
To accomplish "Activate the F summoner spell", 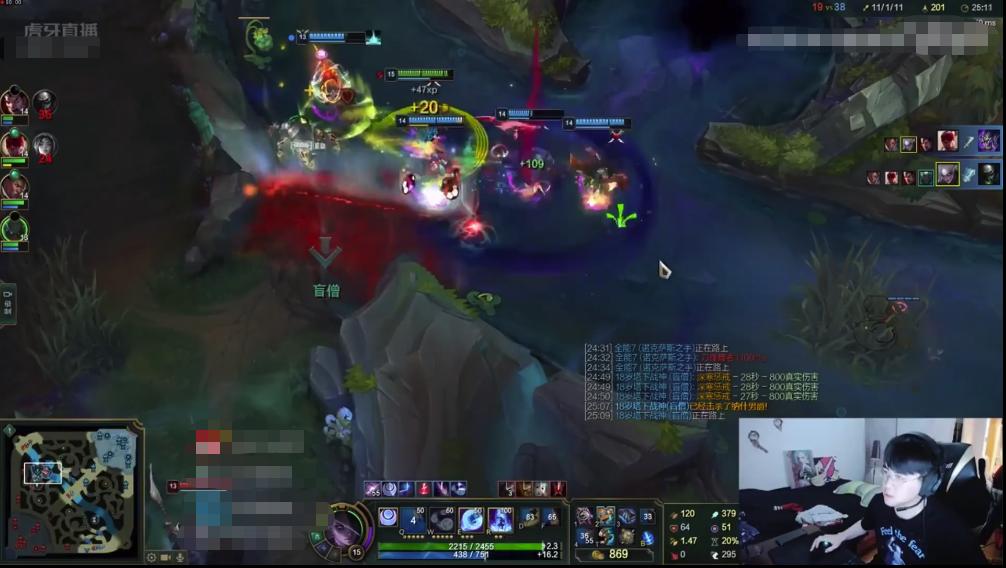I will coord(551,518).
